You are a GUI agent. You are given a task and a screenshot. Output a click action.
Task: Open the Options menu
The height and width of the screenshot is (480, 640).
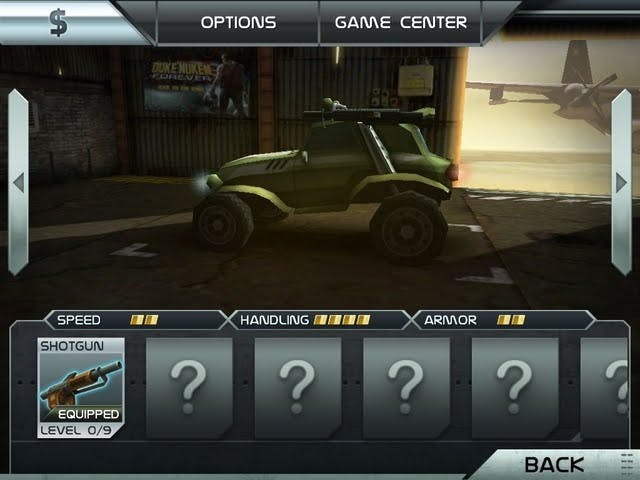238,22
